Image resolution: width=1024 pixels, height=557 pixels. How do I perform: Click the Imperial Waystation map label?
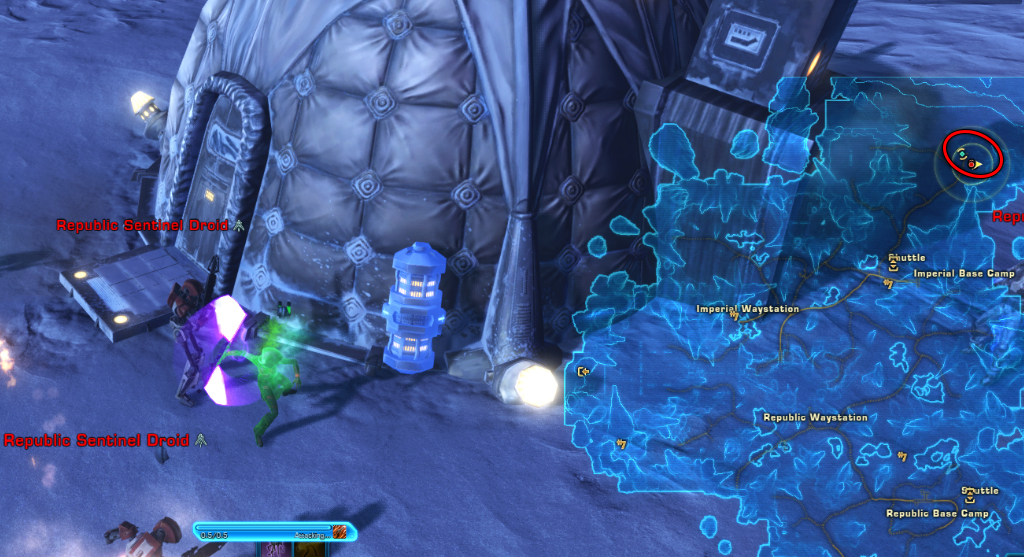click(x=747, y=309)
